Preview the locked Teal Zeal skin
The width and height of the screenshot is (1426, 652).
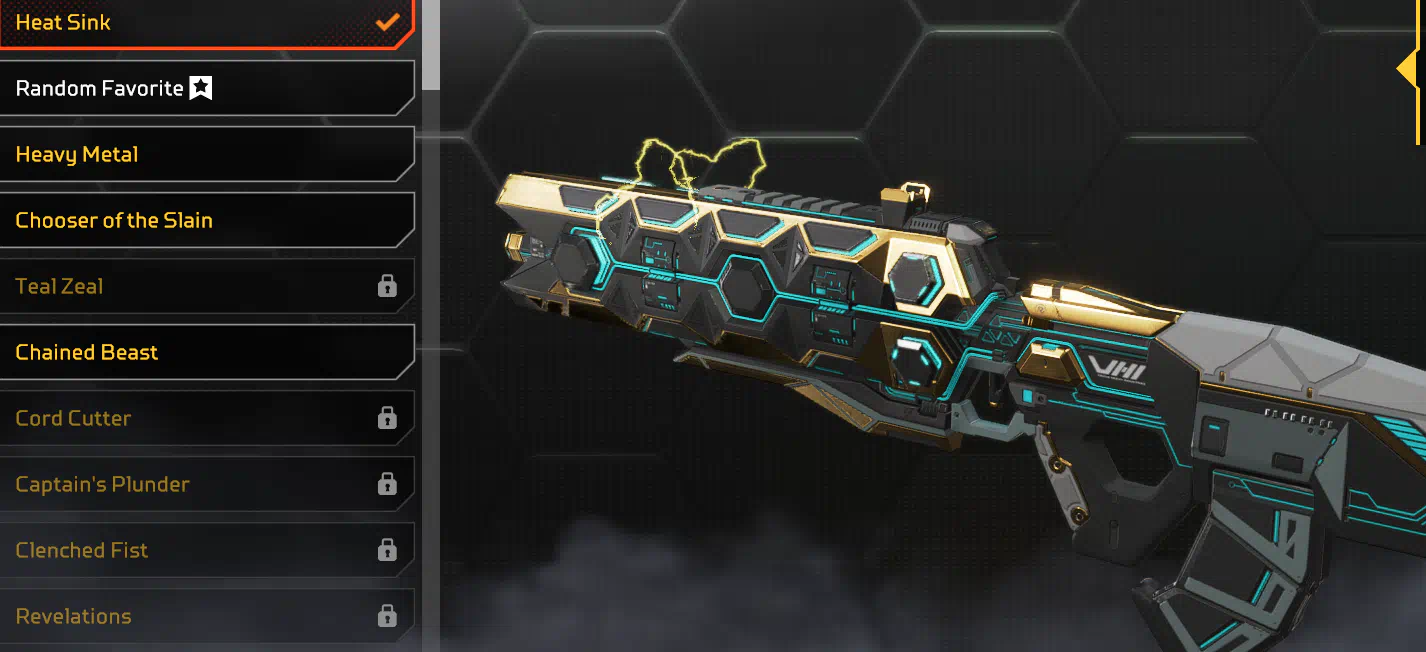pyautogui.click(x=200, y=287)
